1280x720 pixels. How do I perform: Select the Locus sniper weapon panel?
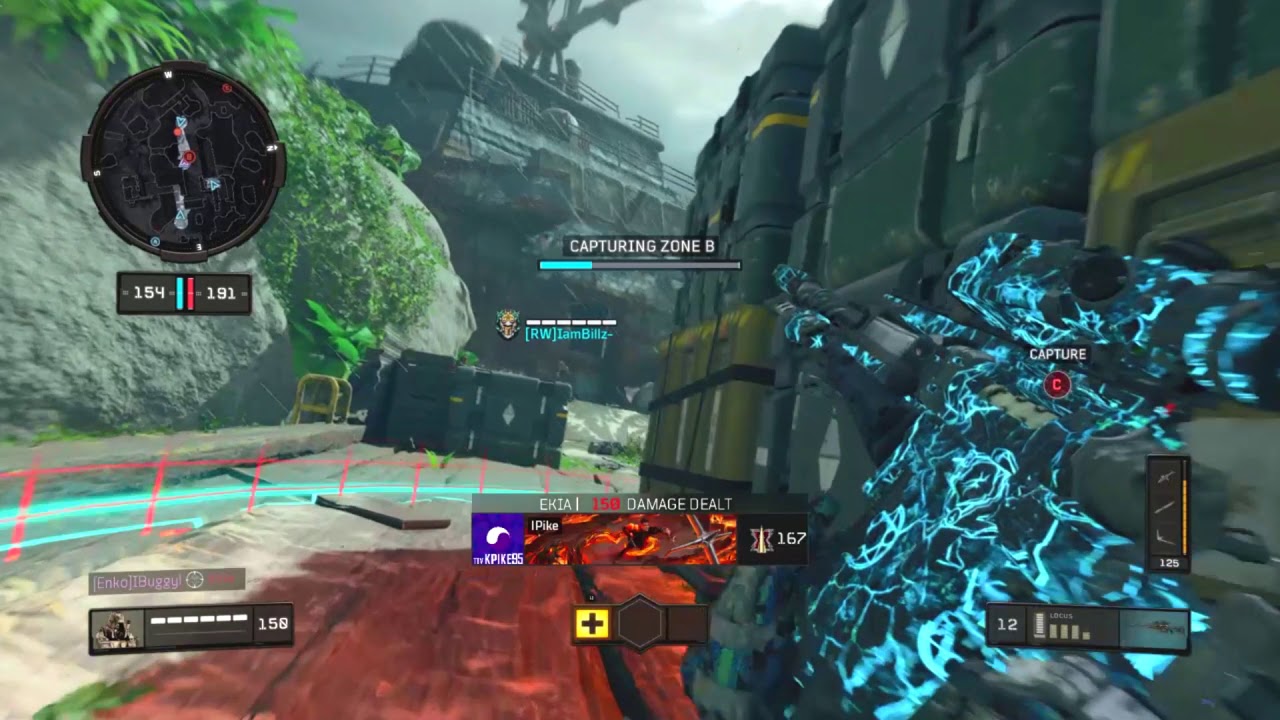1087,626
